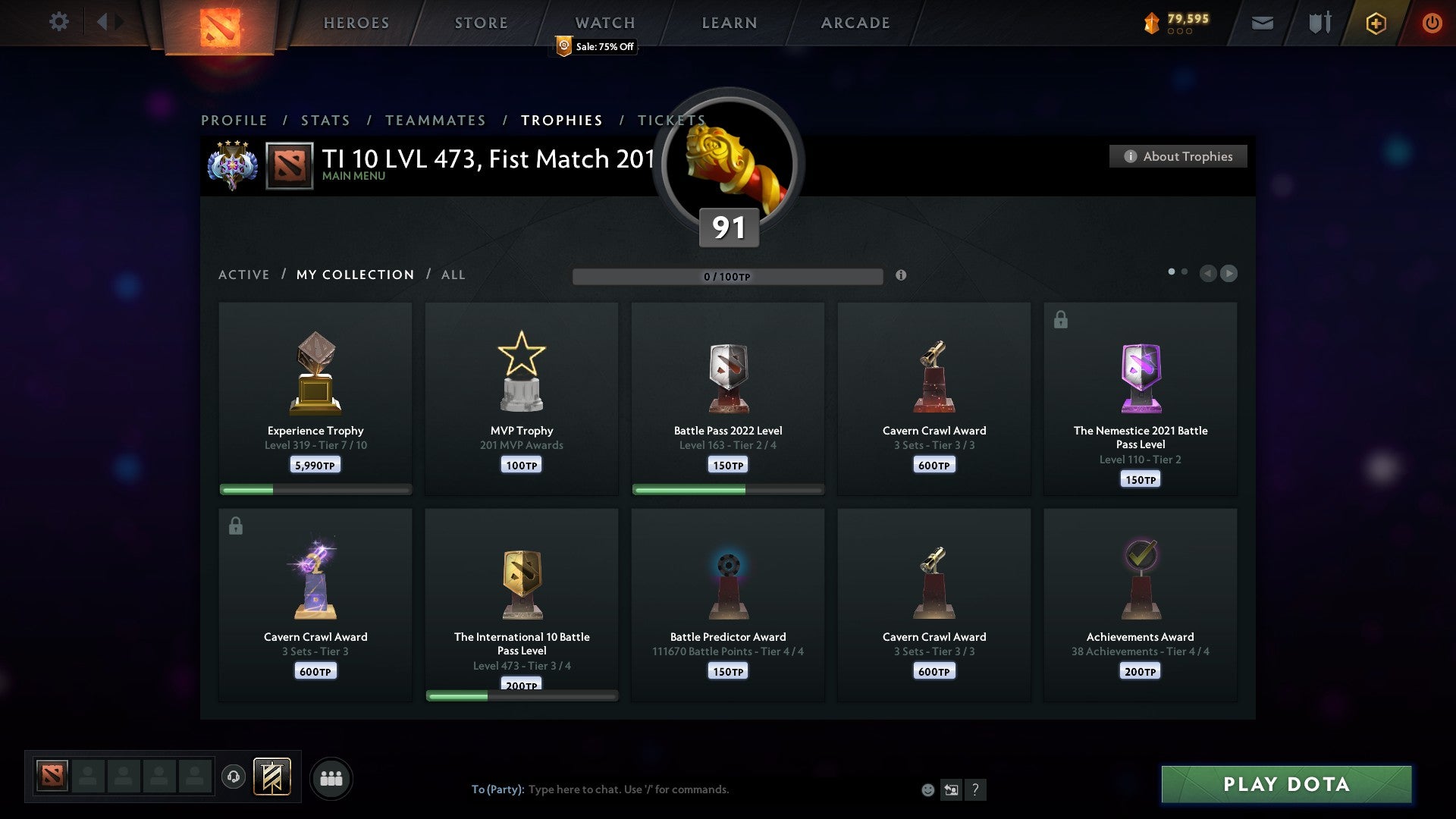Open the HEROES menu tab

pos(356,22)
